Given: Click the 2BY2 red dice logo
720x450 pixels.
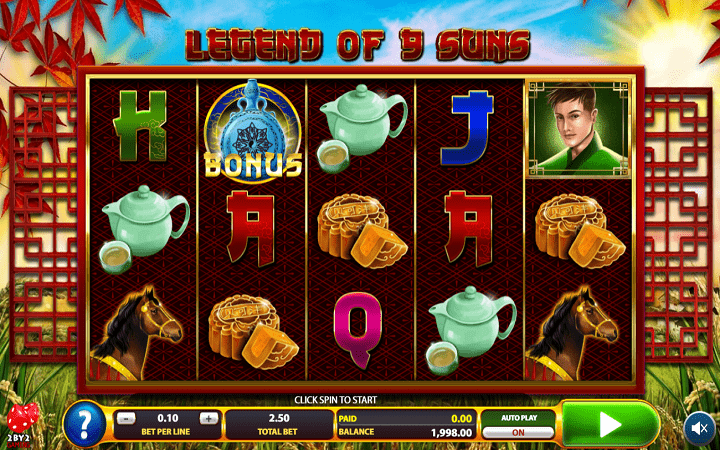Looking at the screenshot, I should click(x=20, y=423).
